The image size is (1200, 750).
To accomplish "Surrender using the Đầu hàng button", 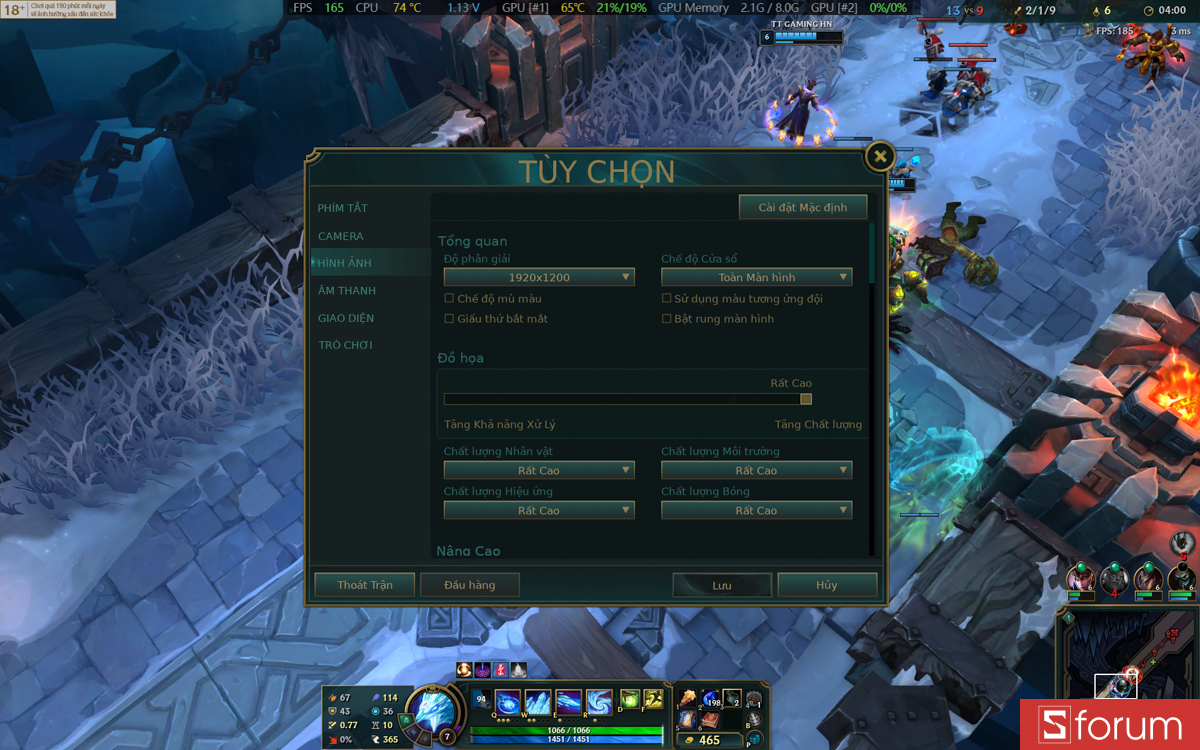I will pos(470,585).
